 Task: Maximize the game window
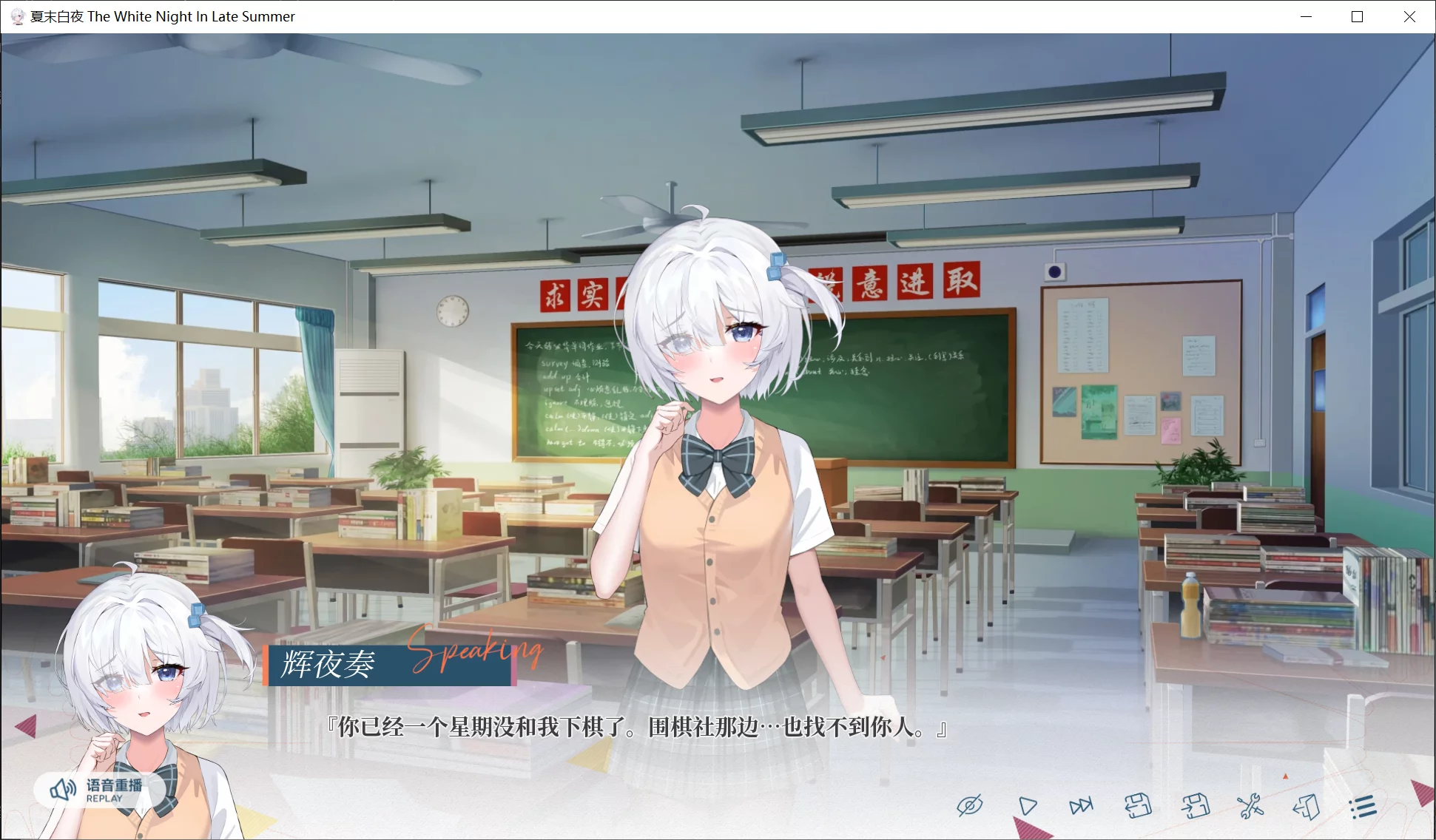1356,16
